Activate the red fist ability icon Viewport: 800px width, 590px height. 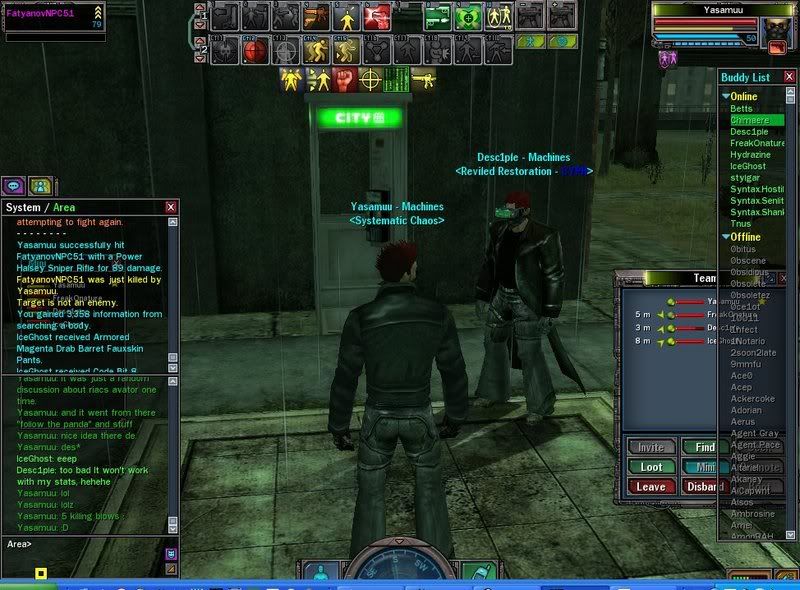343,78
